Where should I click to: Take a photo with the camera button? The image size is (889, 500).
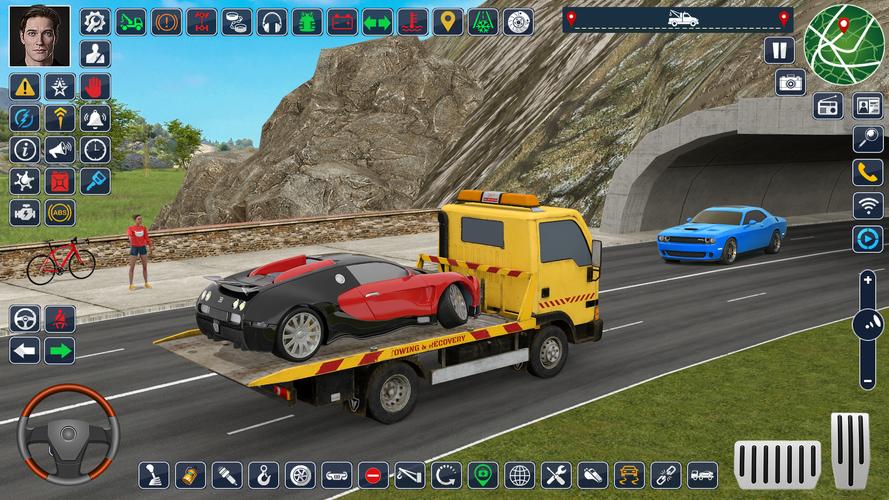tap(790, 82)
